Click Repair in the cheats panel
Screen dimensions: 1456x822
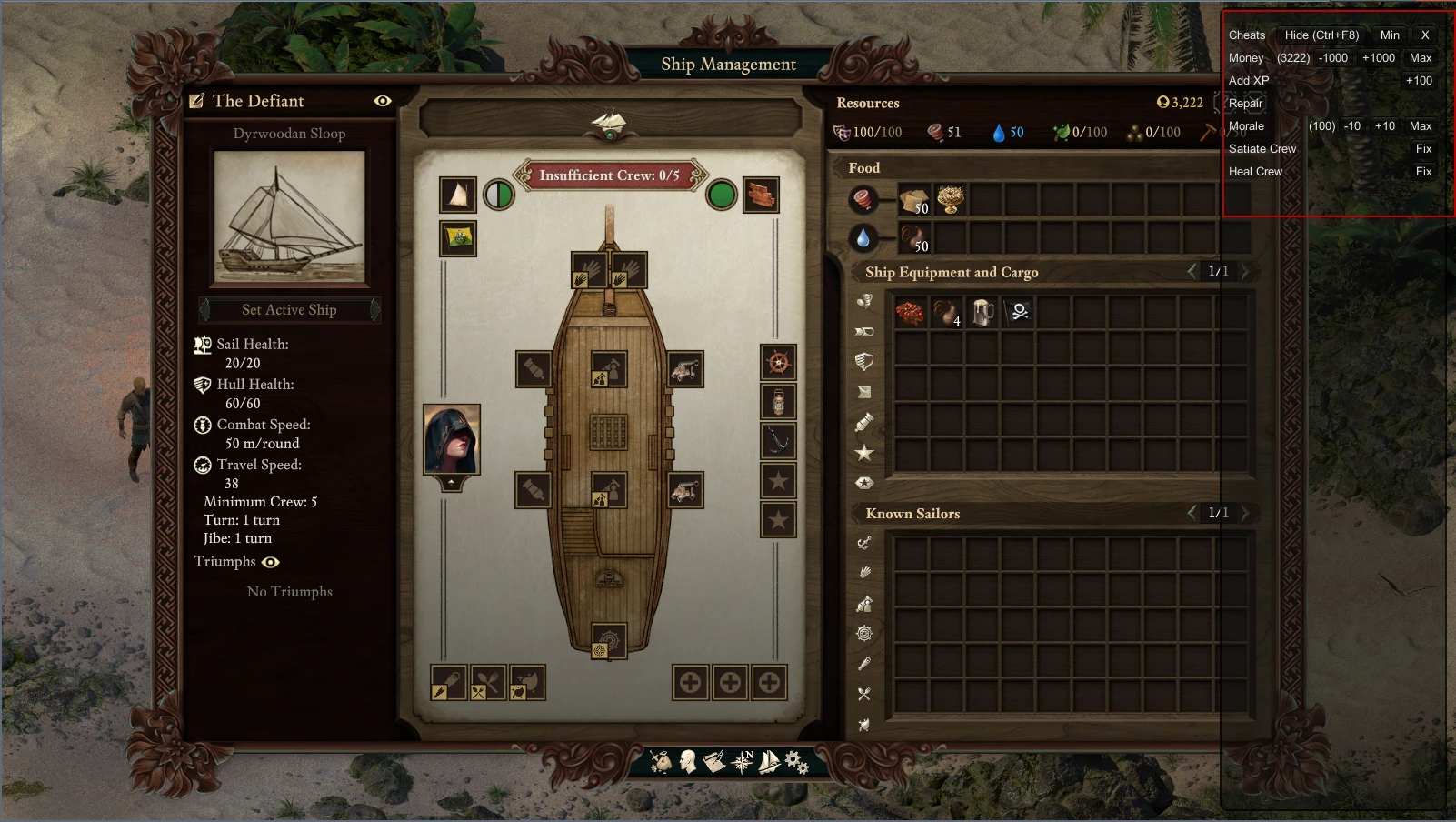pyautogui.click(x=1245, y=103)
